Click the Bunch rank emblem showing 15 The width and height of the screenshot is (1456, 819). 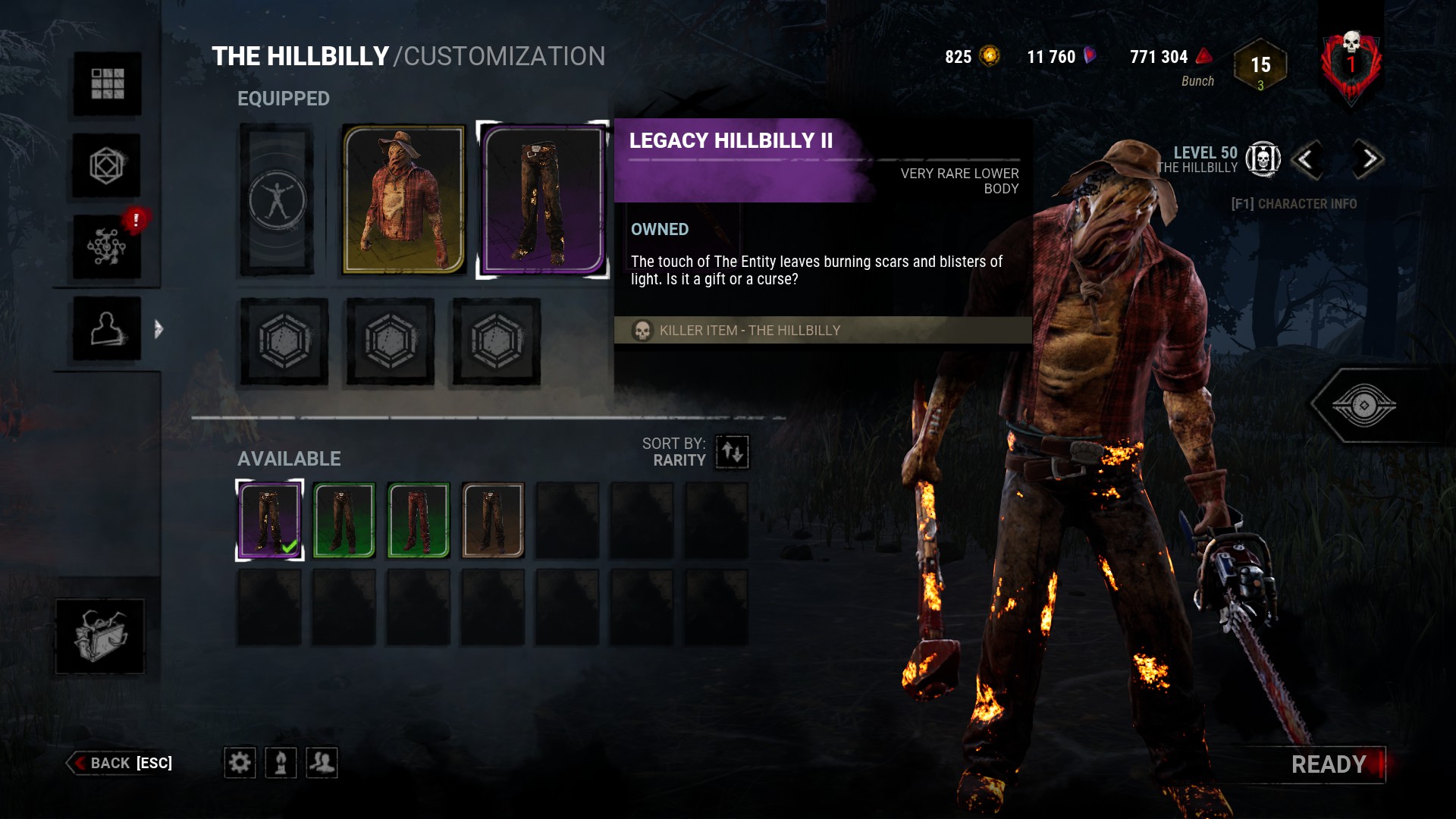click(x=1260, y=67)
